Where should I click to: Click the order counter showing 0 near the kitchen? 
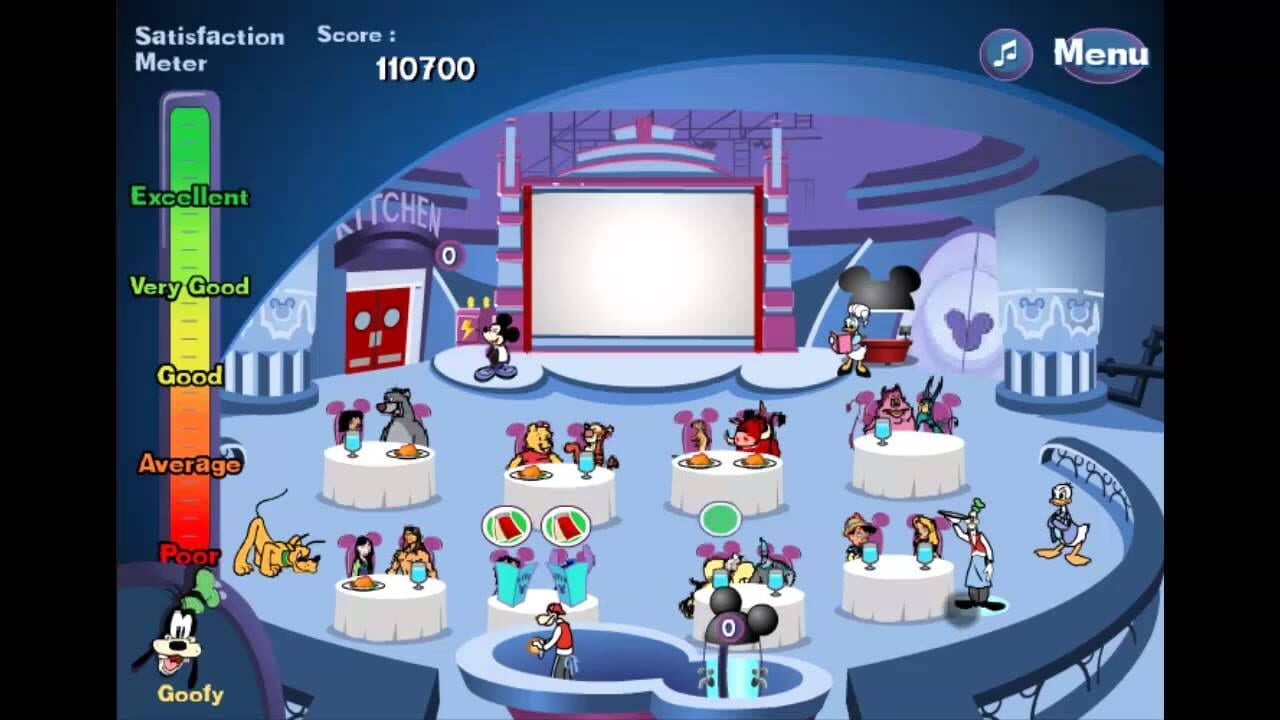pyautogui.click(x=449, y=253)
